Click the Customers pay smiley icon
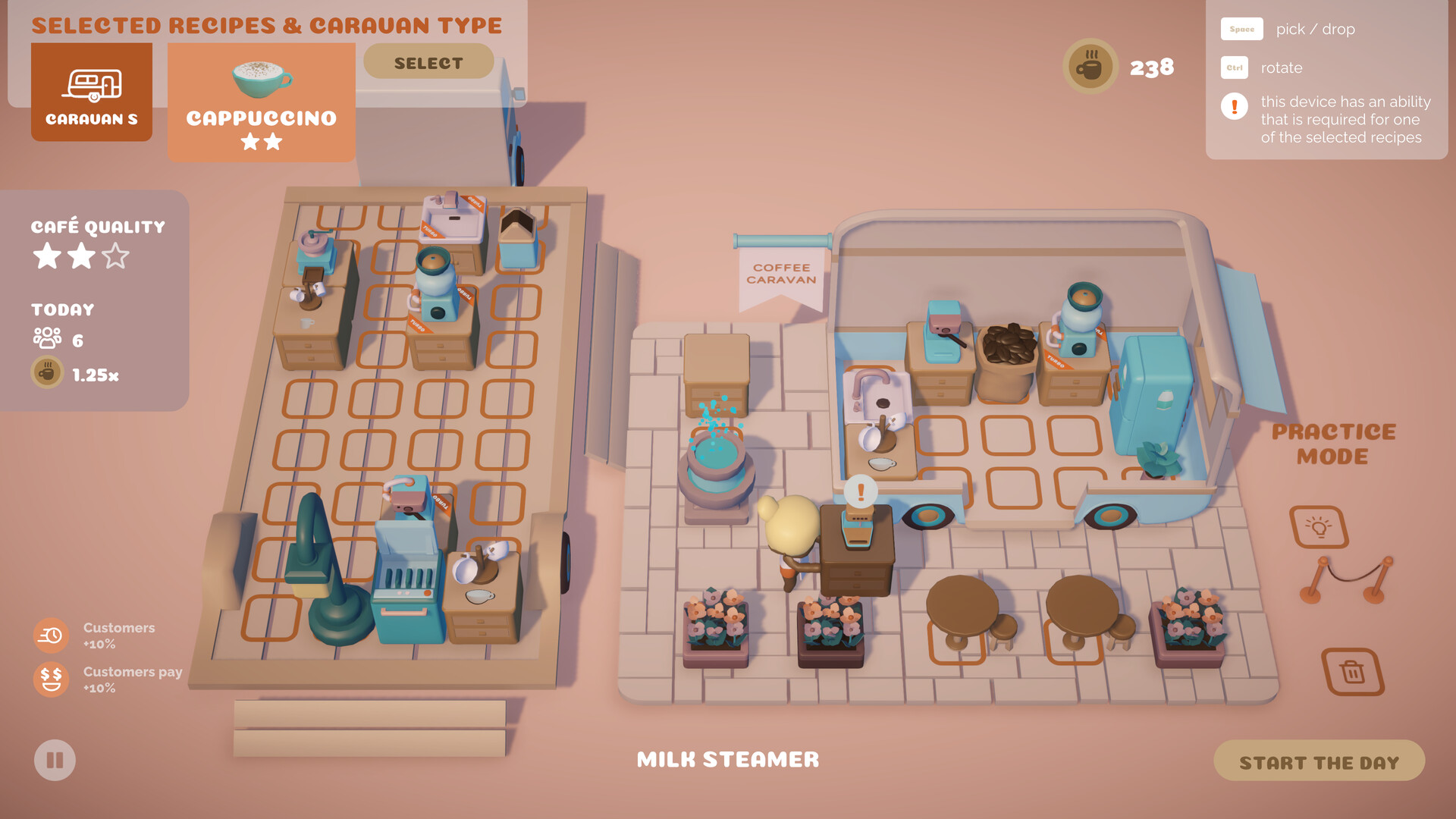Image resolution: width=1456 pixels, height=819 pixels. 50,680
